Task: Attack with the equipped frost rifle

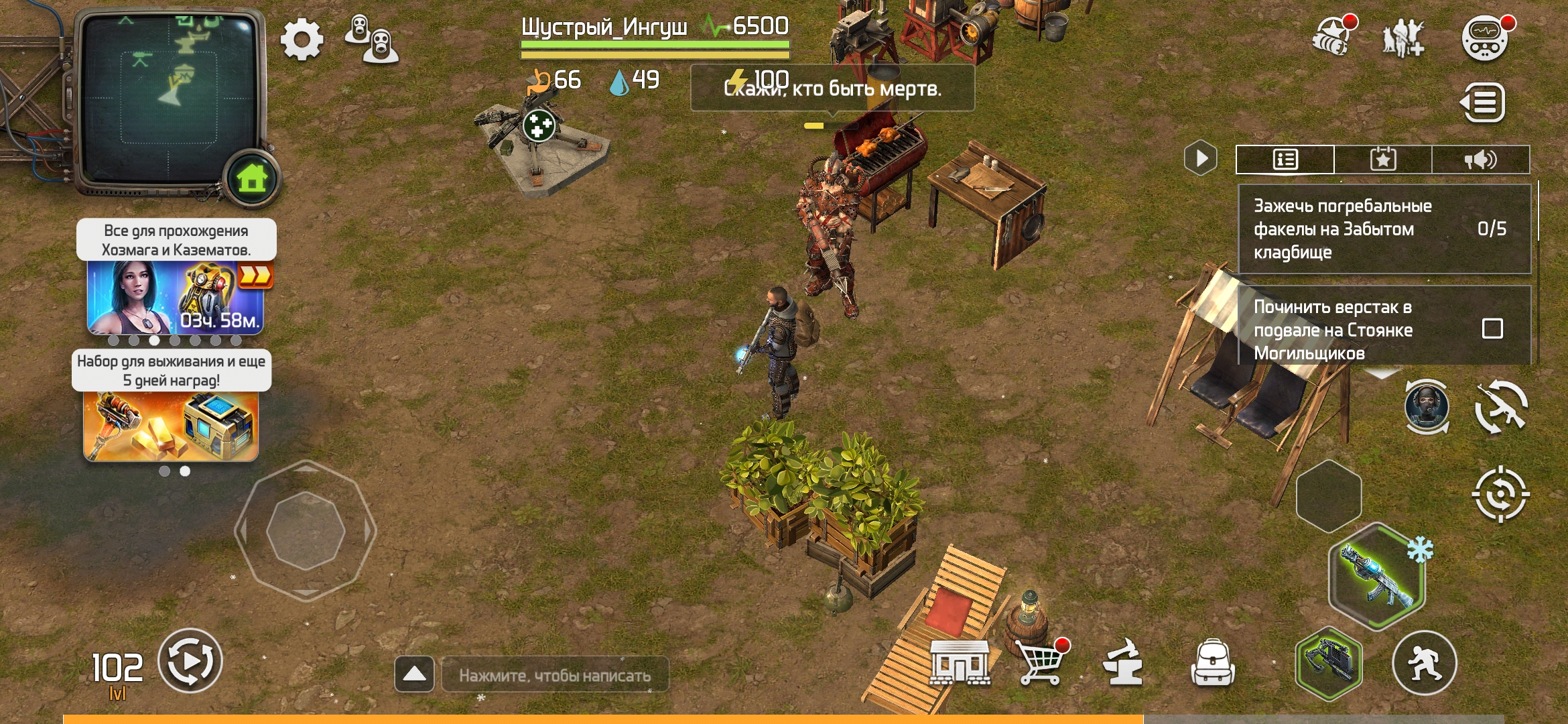Action: tap(1377, 577)
